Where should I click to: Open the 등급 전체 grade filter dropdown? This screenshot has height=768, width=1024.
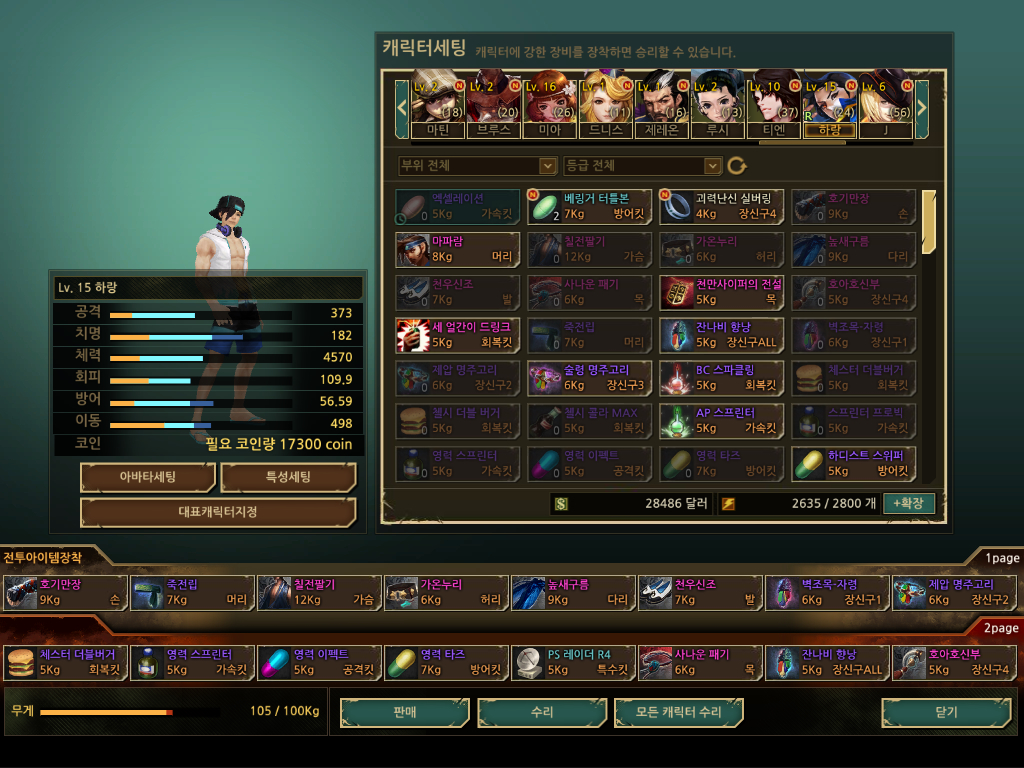pos(642,165)
